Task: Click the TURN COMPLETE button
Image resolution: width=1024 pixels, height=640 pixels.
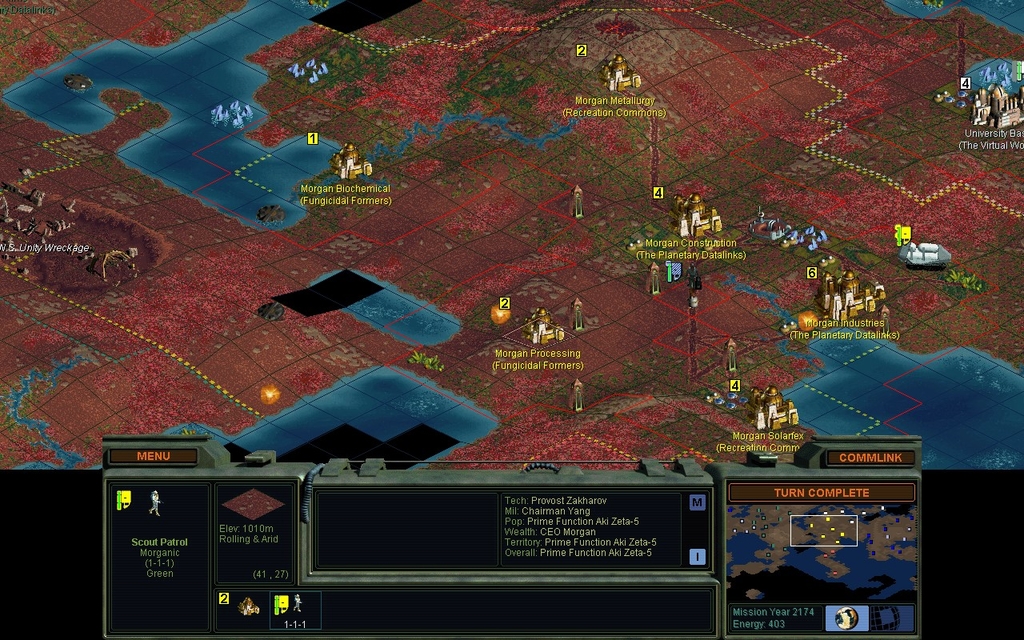Action: [x=821, y=493]
